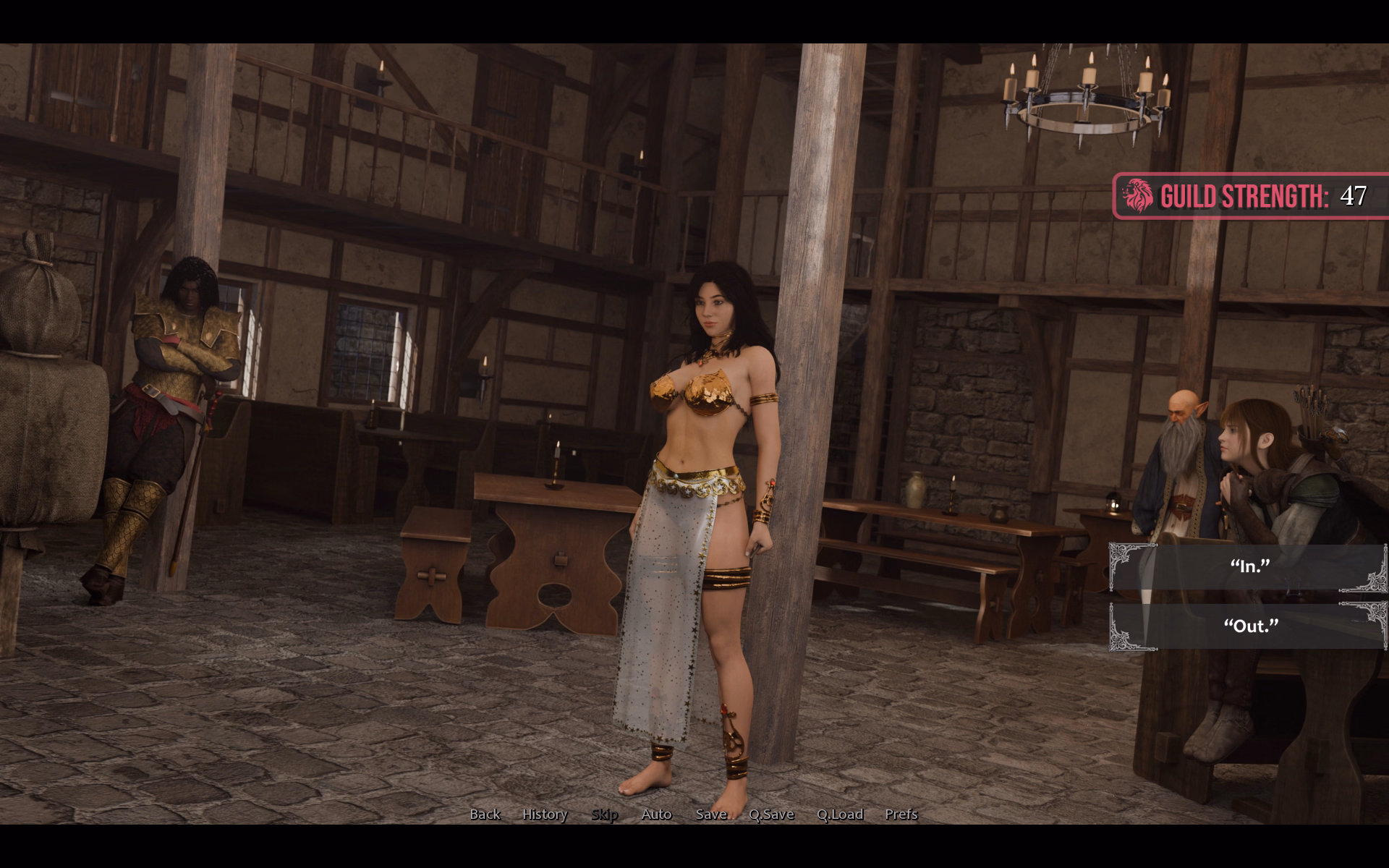Screen dimensions: 1389x868
Task: Choose the "In." dialogue option
Action: 1249,567
